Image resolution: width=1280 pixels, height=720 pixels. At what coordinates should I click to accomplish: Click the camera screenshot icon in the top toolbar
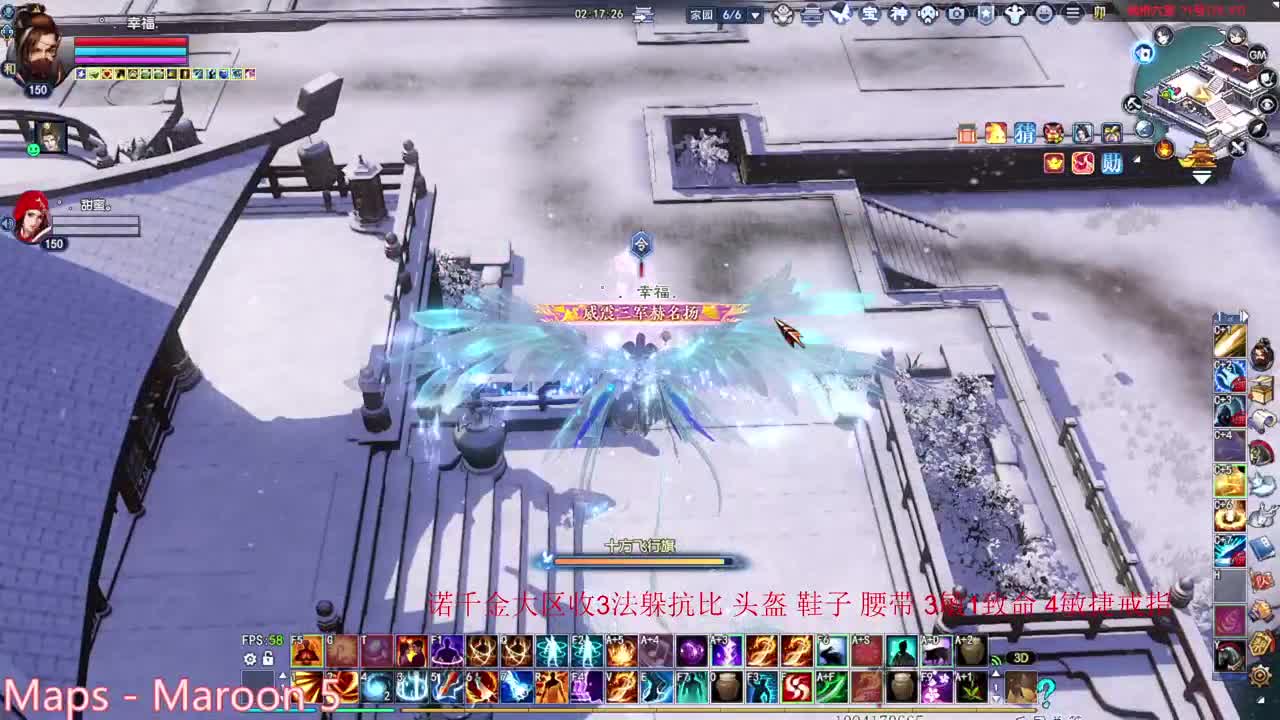pyautogui.click(x=955, y=13)
